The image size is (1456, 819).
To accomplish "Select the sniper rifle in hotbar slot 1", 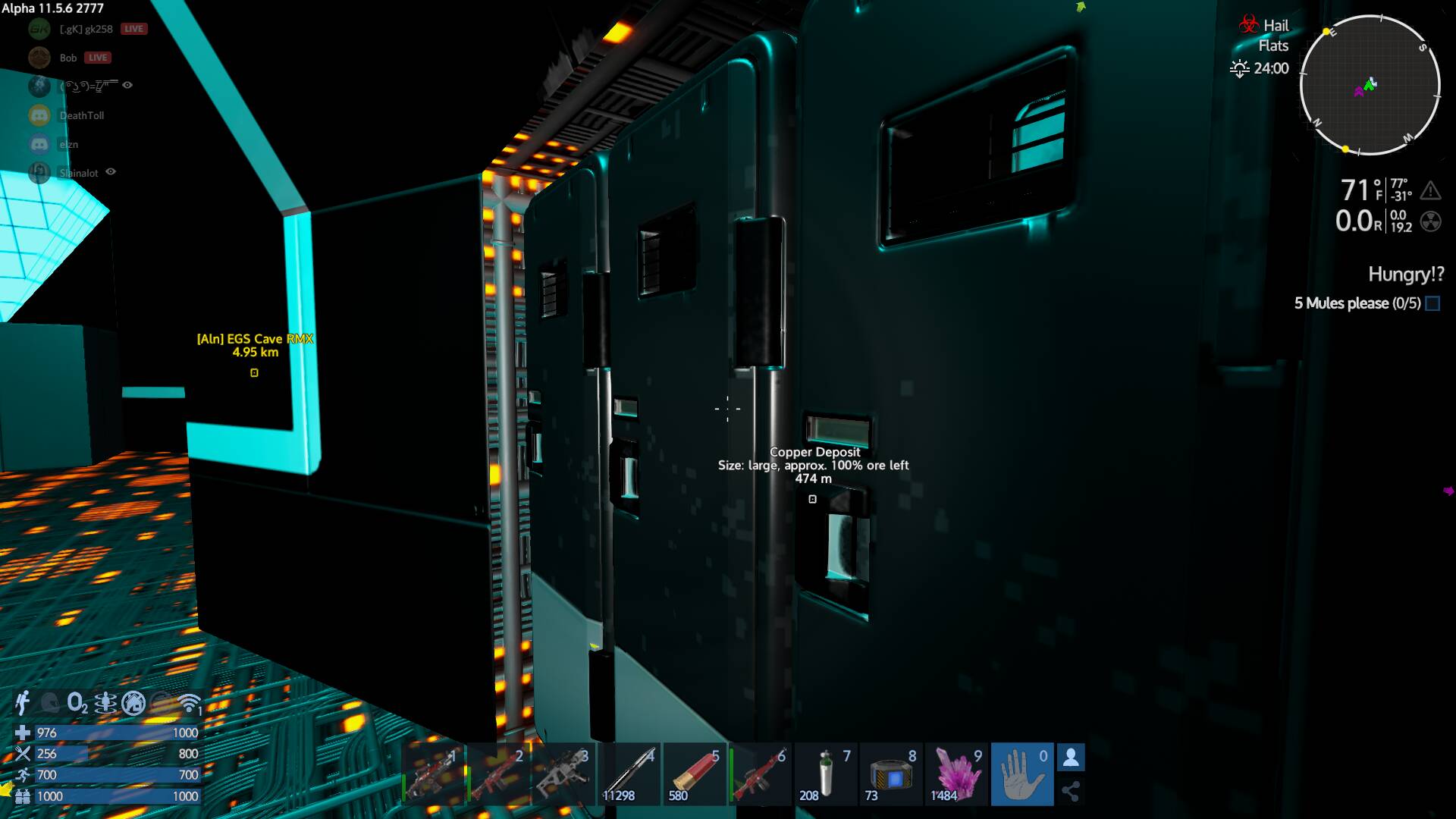I will click(x=432, y=775).
